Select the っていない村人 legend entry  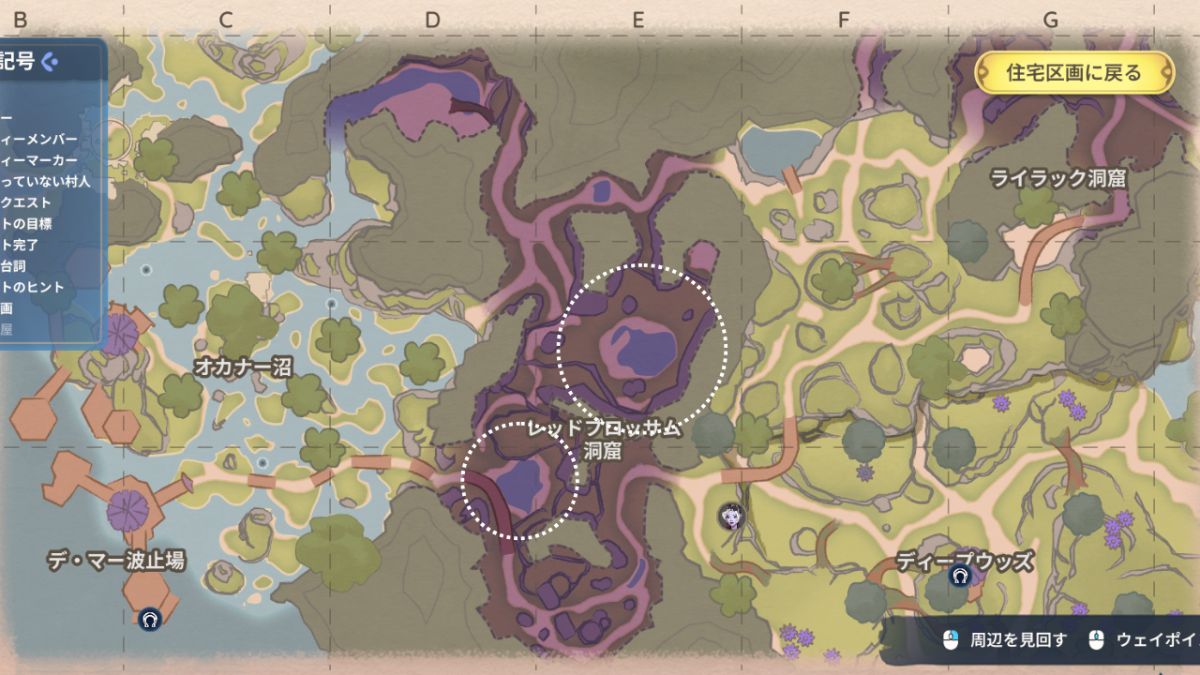[45, 181]
